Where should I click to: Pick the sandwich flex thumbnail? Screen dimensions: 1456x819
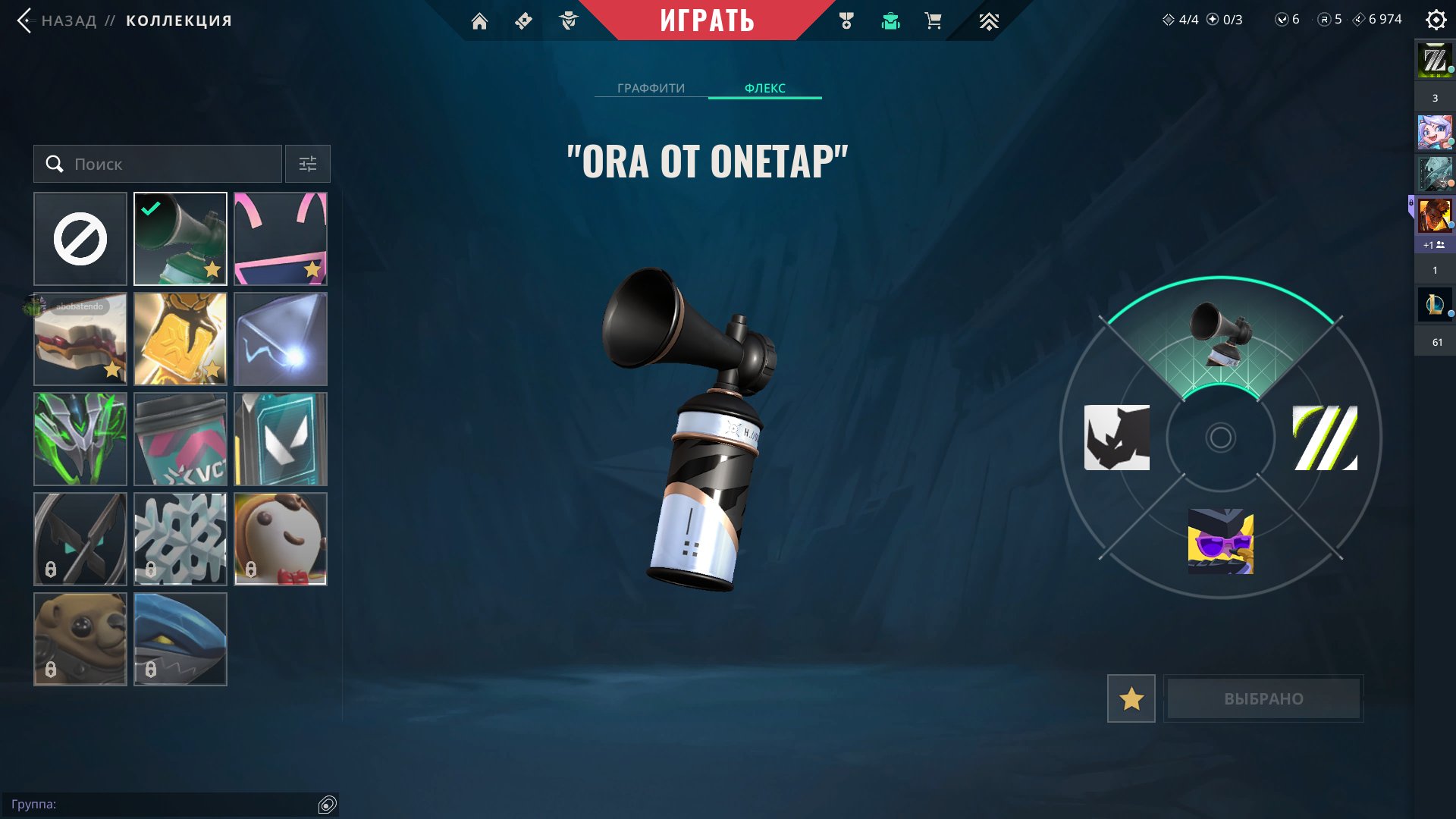pyautogui.click(x=80, y=339)
